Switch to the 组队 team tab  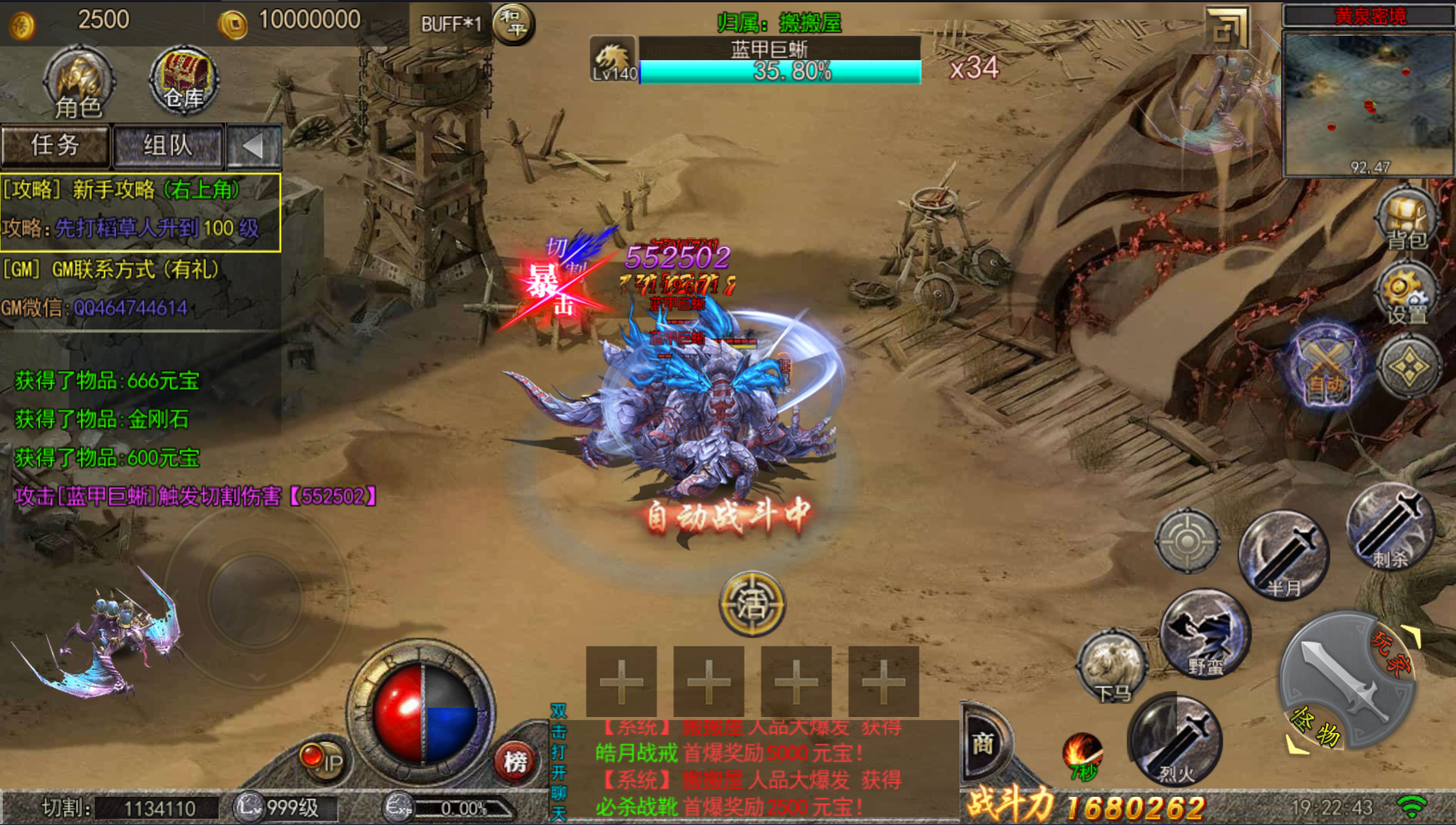pyautogui.click(x=168, y=145)
